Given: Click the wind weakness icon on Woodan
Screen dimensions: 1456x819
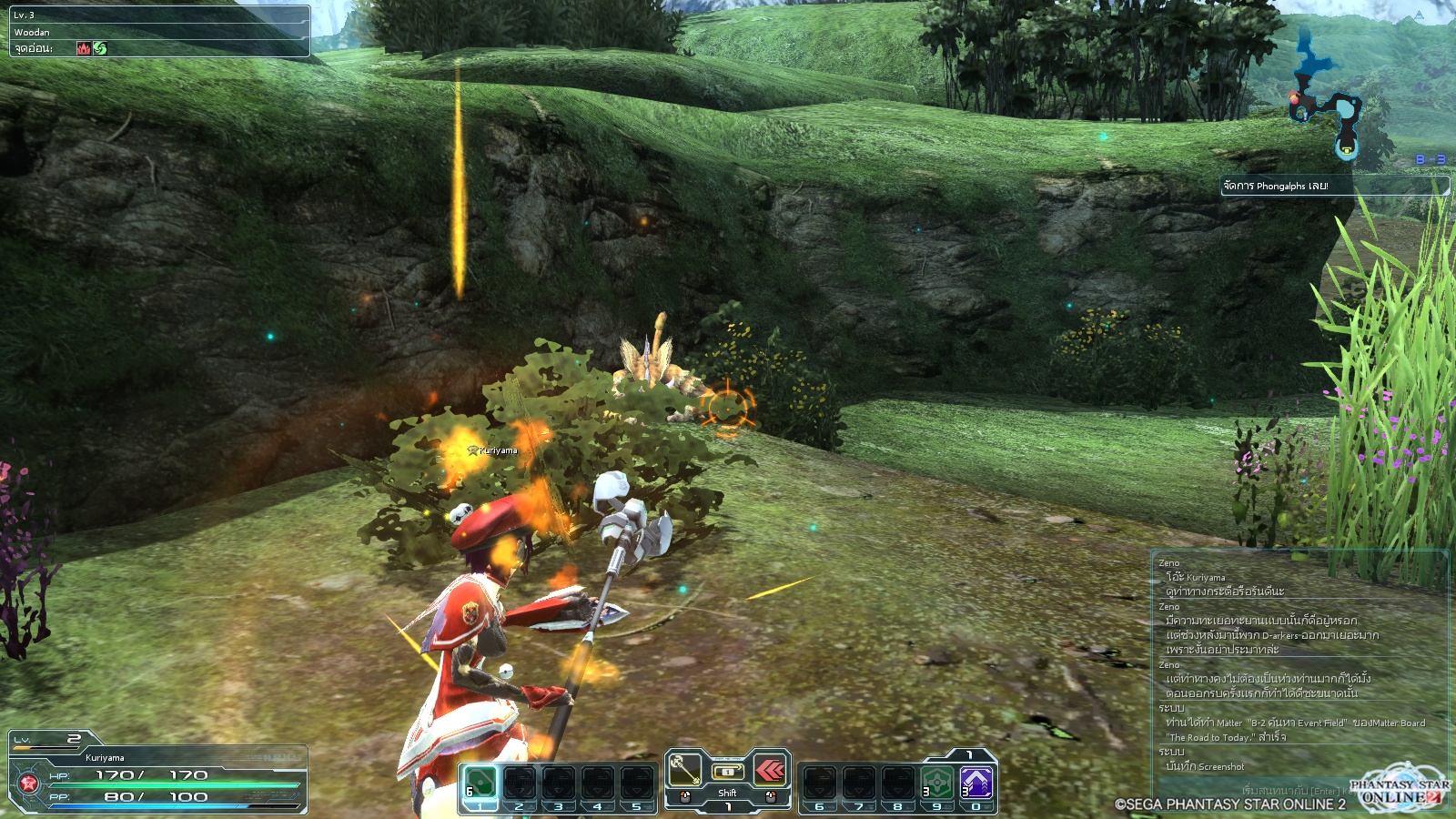Looking at the screenshot, I should tap(100, 48).
